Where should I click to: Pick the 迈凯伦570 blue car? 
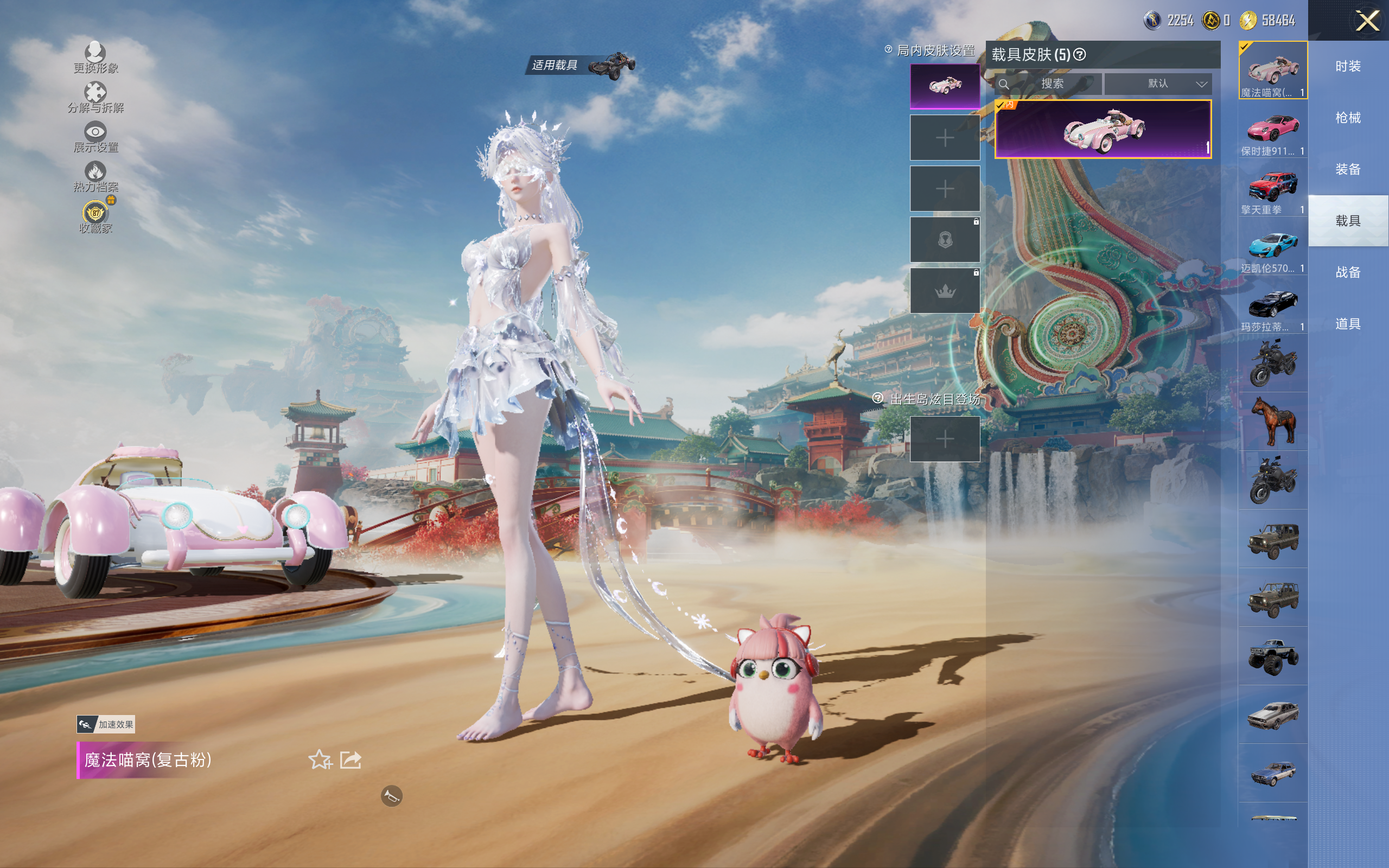1272,248
